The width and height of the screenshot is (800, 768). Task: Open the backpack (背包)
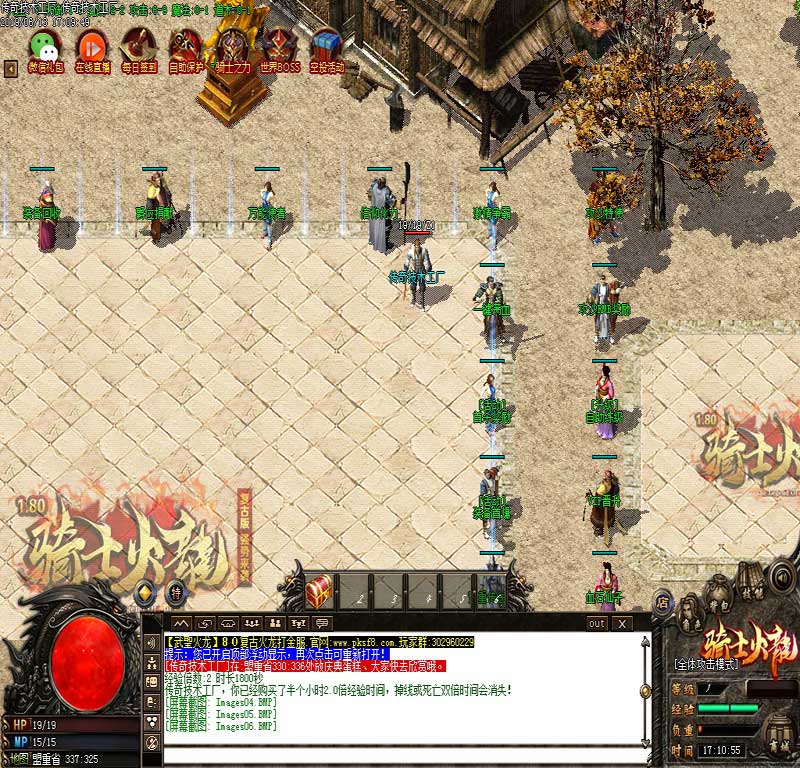coord(718,595)
